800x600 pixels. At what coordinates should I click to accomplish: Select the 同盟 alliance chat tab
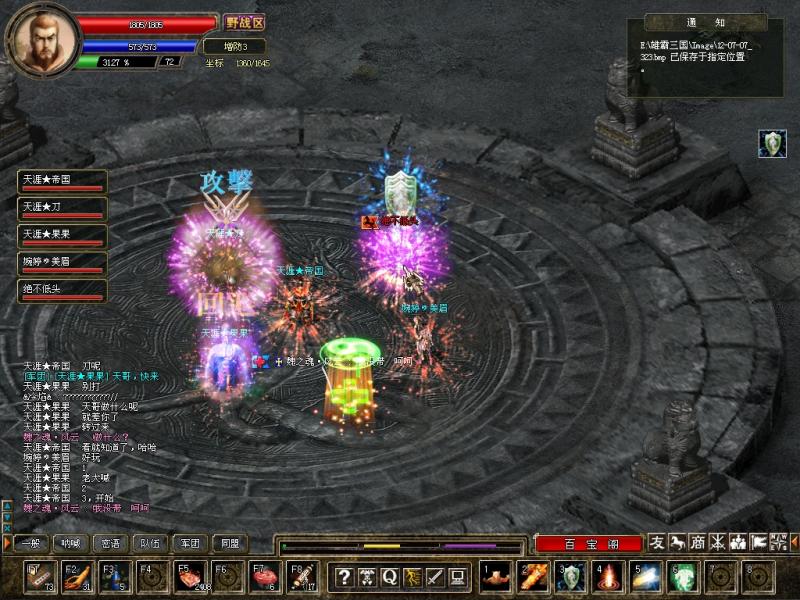228,544
